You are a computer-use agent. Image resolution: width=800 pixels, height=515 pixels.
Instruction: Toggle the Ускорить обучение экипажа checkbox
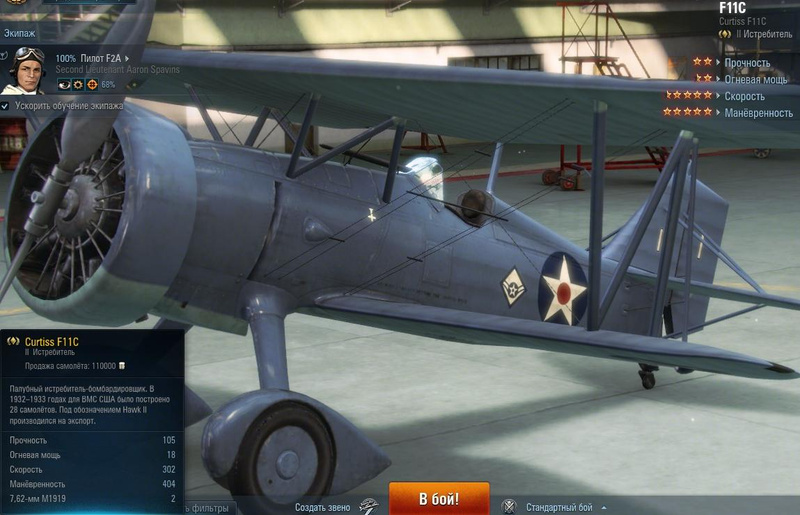point(6,105)
